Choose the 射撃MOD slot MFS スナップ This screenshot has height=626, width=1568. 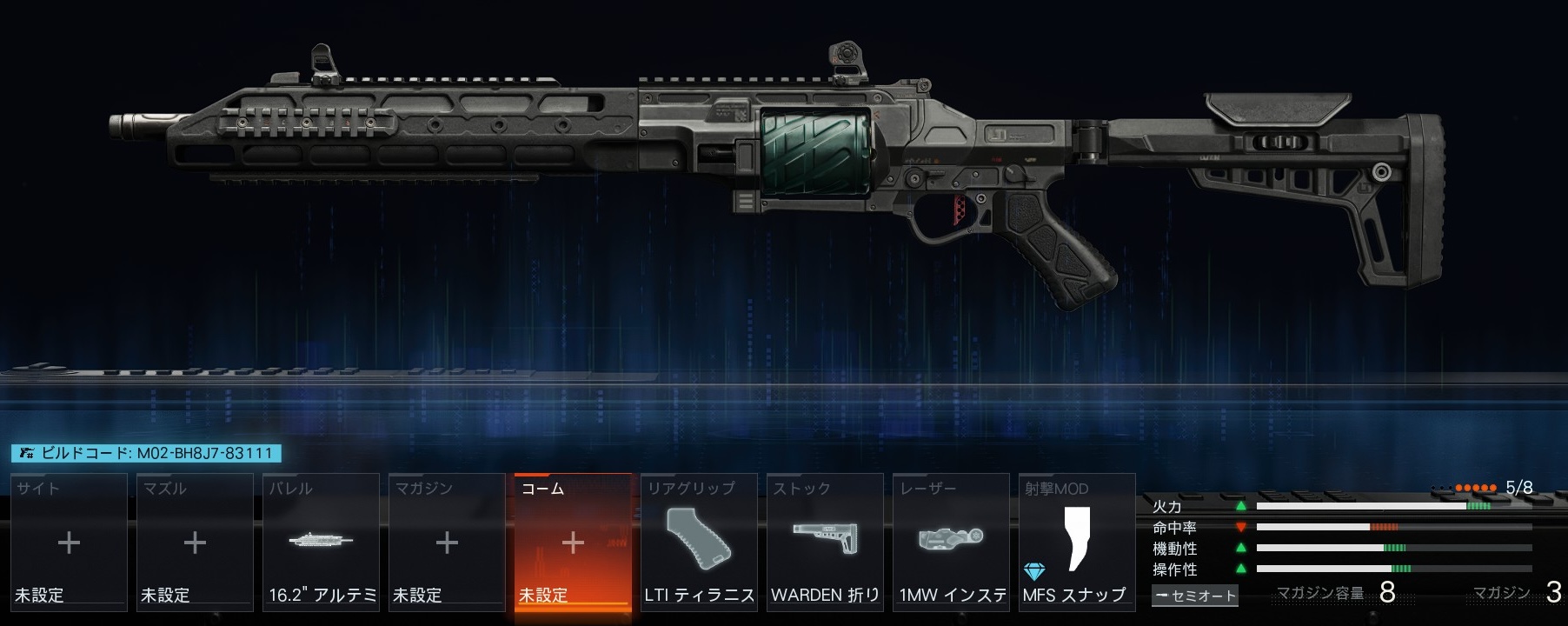(x=1077, y=543)
